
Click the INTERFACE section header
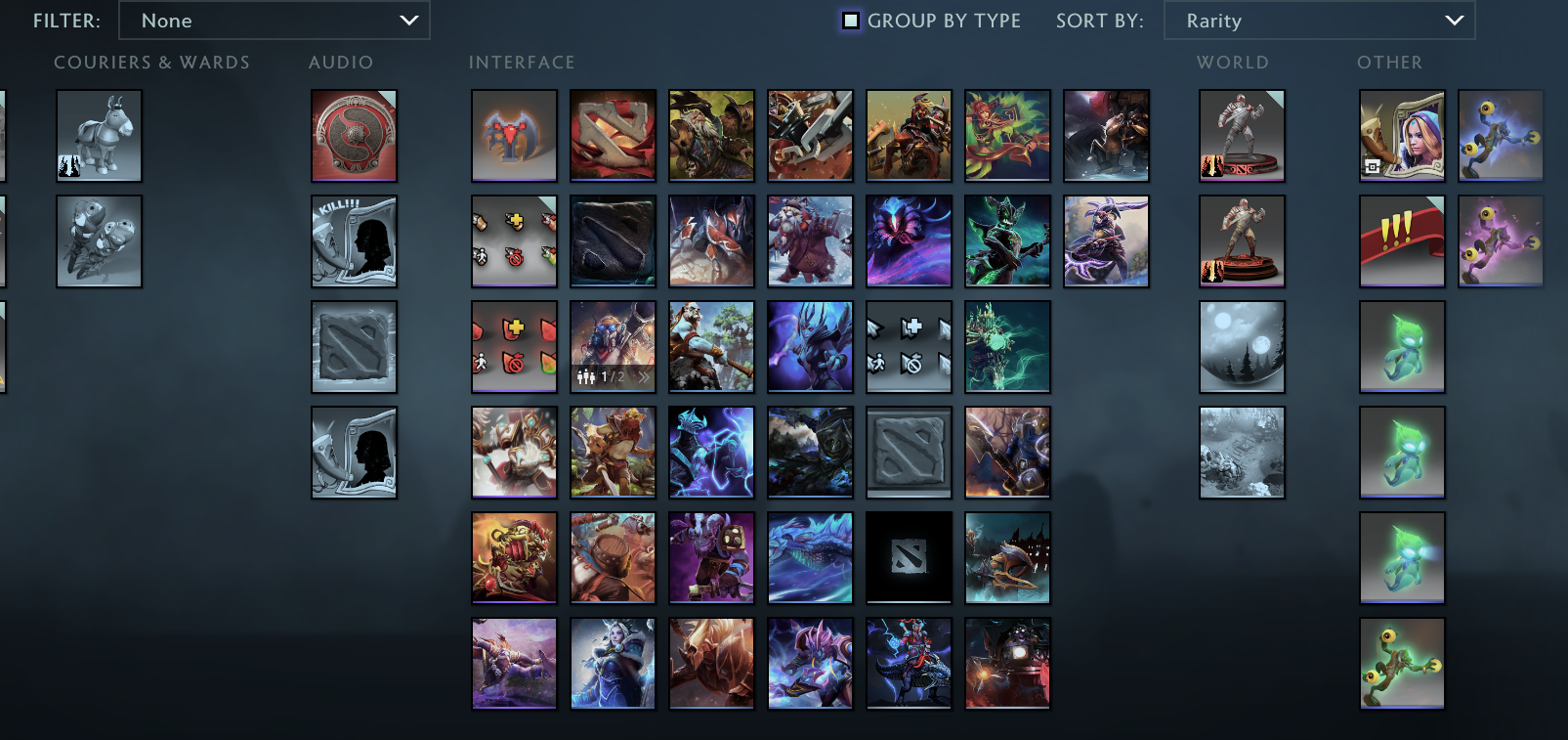tap(522, 62)
